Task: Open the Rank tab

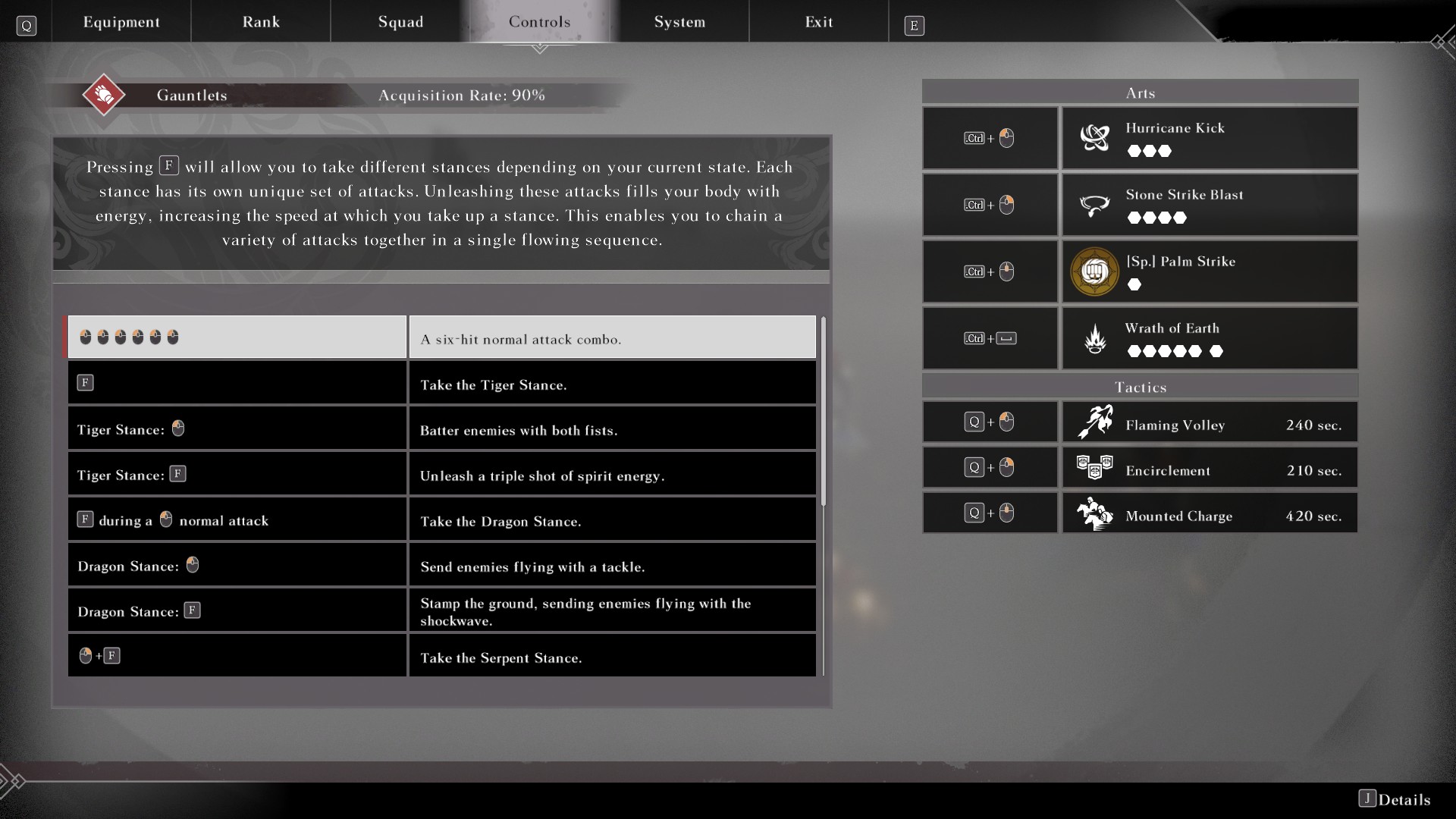Action: (x=261, y=22)
